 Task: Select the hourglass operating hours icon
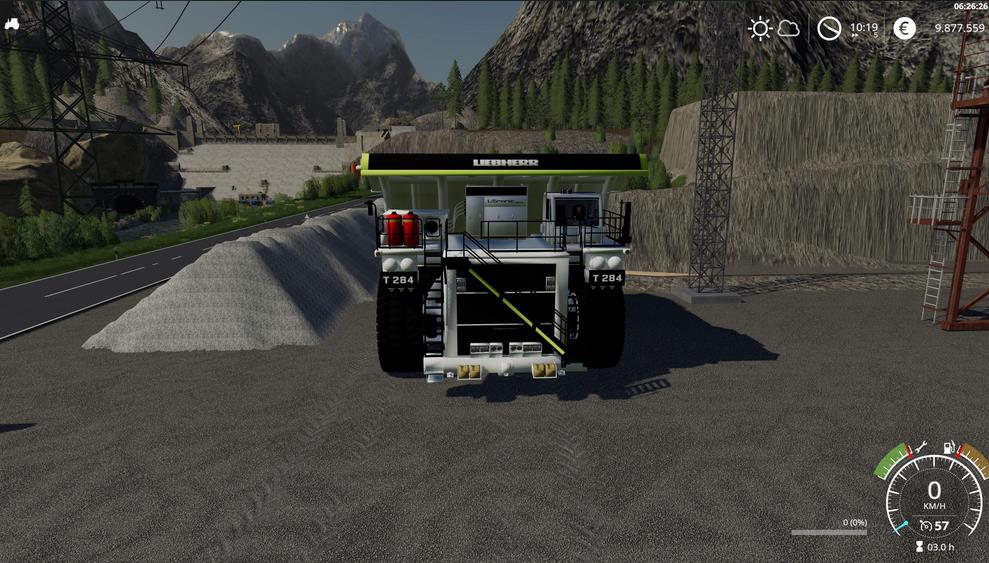pos(920,547)
